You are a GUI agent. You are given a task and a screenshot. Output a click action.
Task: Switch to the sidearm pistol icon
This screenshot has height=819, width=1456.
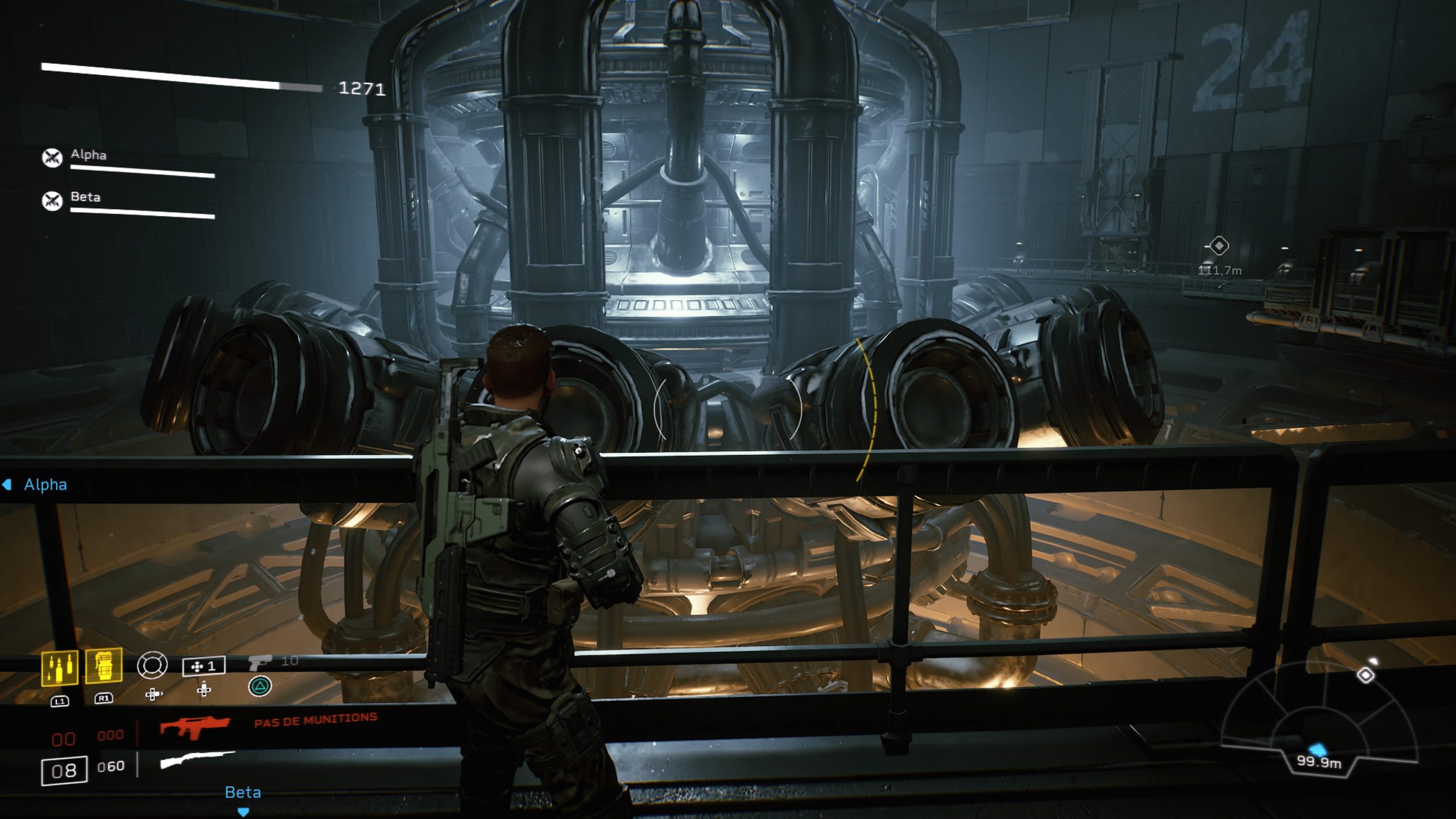260,662
